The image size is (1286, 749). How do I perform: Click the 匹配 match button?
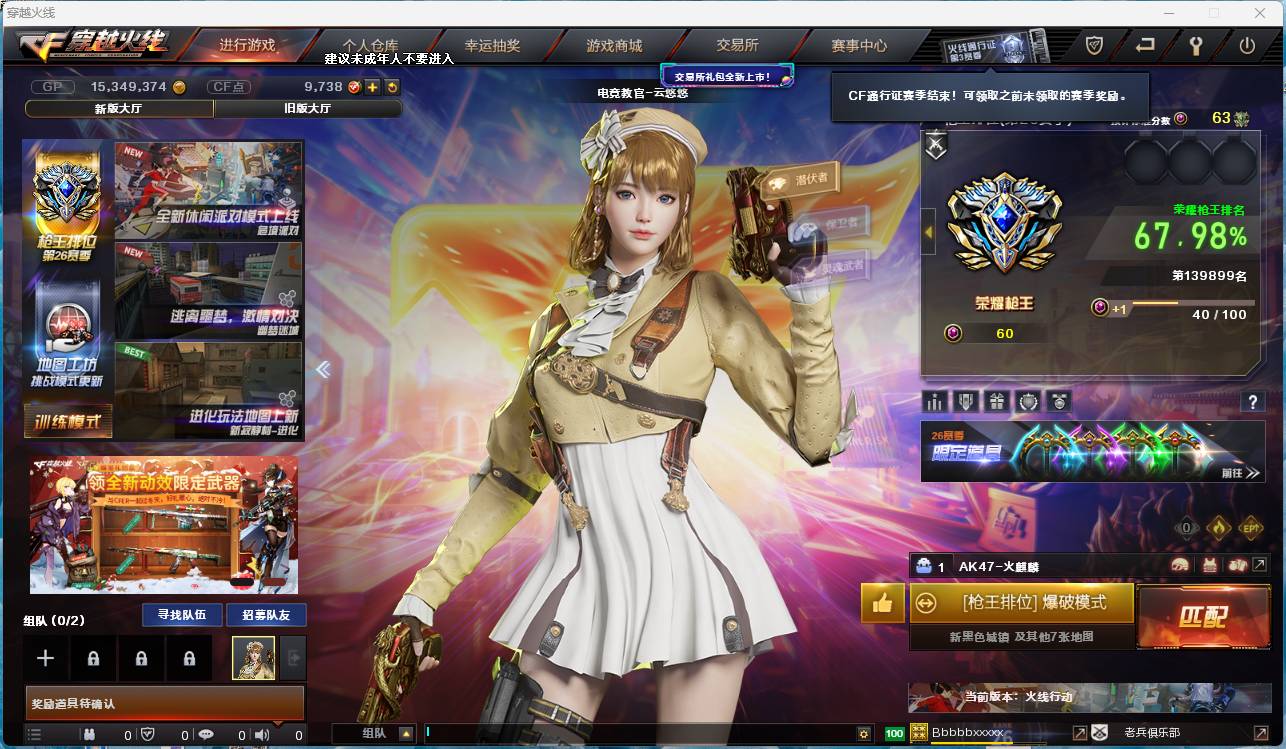pos(1203,617)
